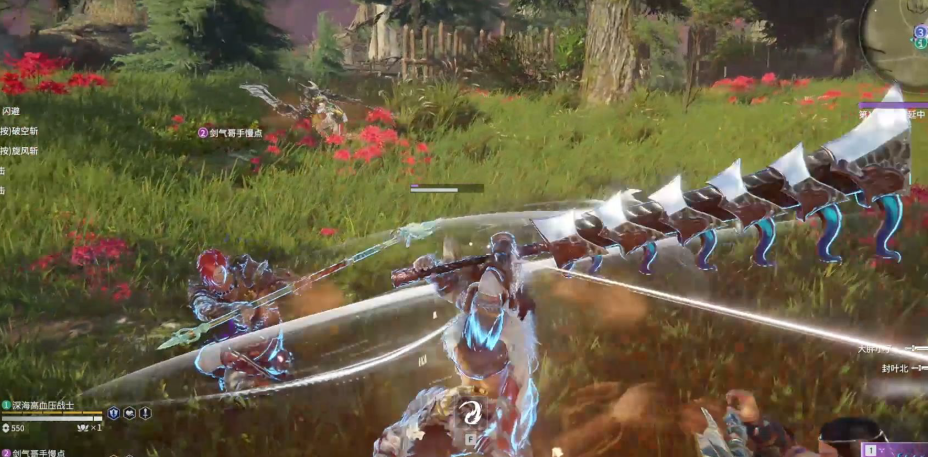Screen dimensions: 928x457
Task: Click the sword status icon
Action: coord(145,413)
